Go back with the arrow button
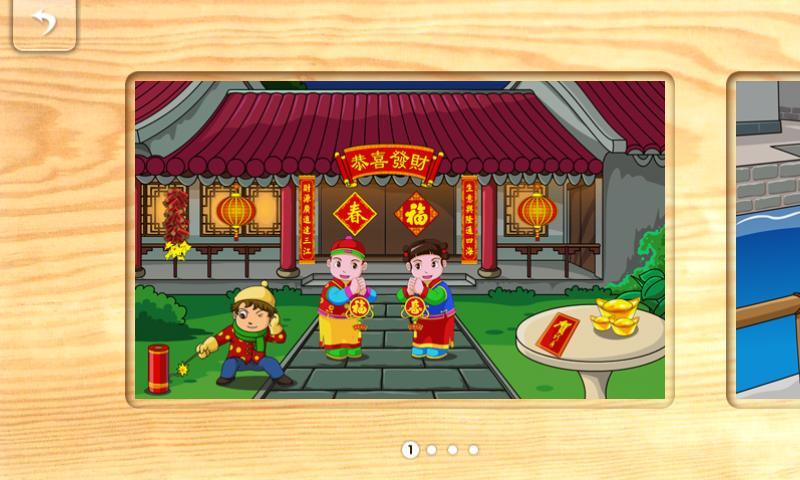The height and width of the screenshot is (480, 800). pos(43,23)
